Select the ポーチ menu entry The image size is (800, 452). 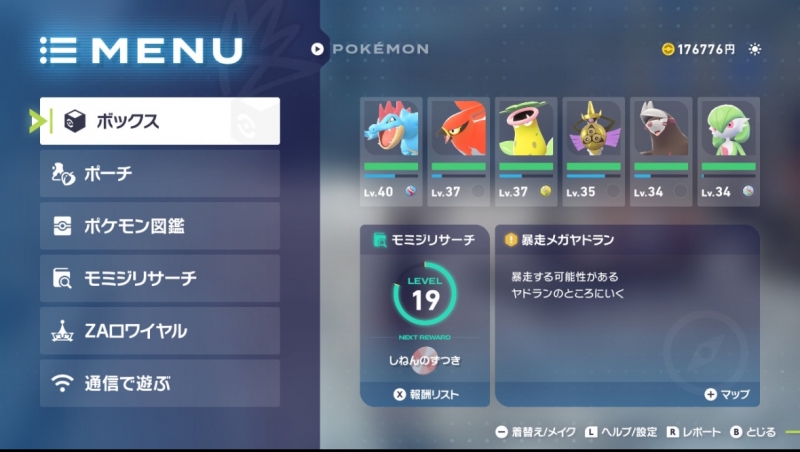(160, 174)
